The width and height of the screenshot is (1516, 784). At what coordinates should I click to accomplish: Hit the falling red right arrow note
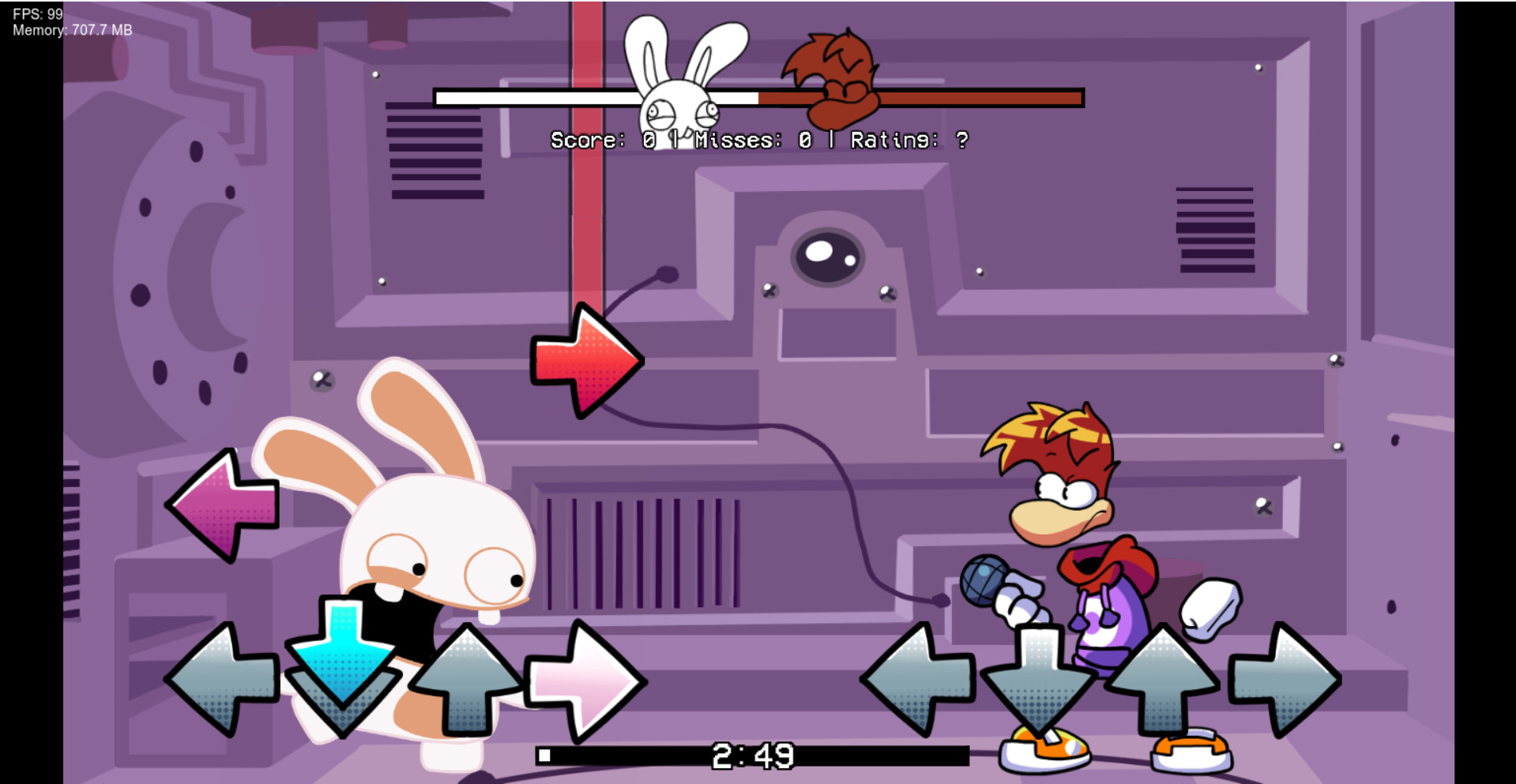[587, 359]
